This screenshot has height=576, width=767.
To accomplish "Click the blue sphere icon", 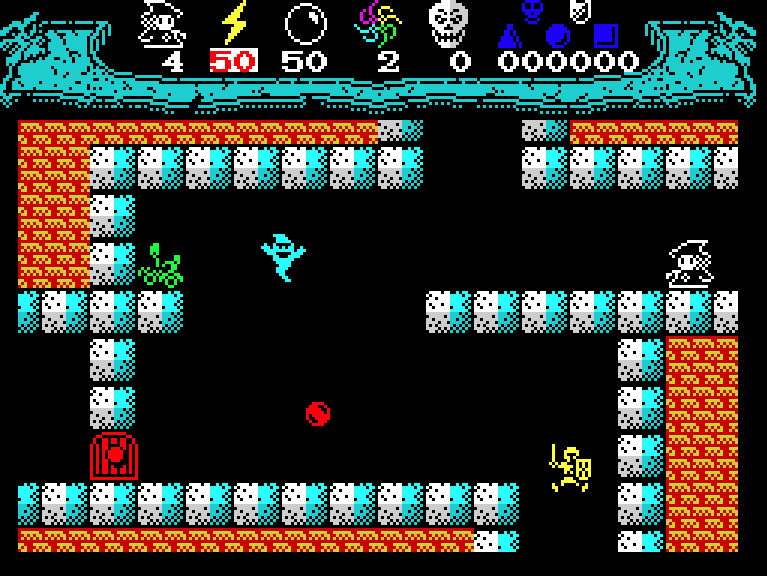I will (x=557, y=37).
